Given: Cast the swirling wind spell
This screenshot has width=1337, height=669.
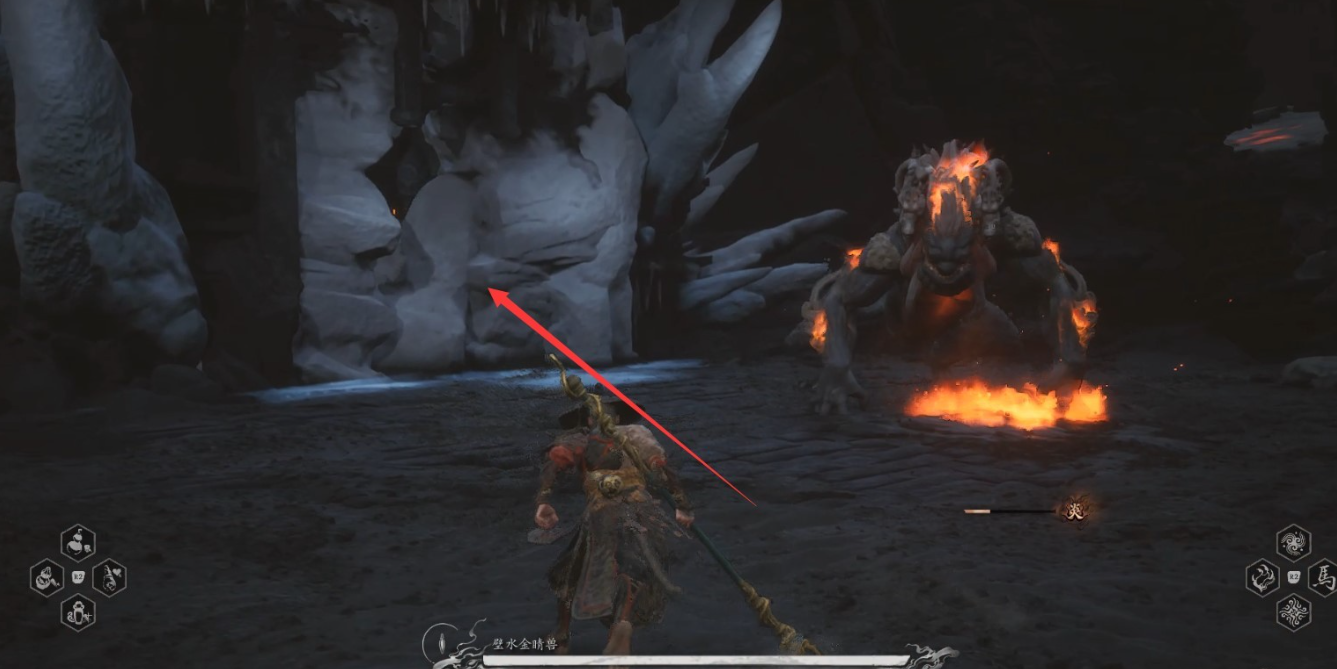Looking at the screenshot, I should point(1293,543).
